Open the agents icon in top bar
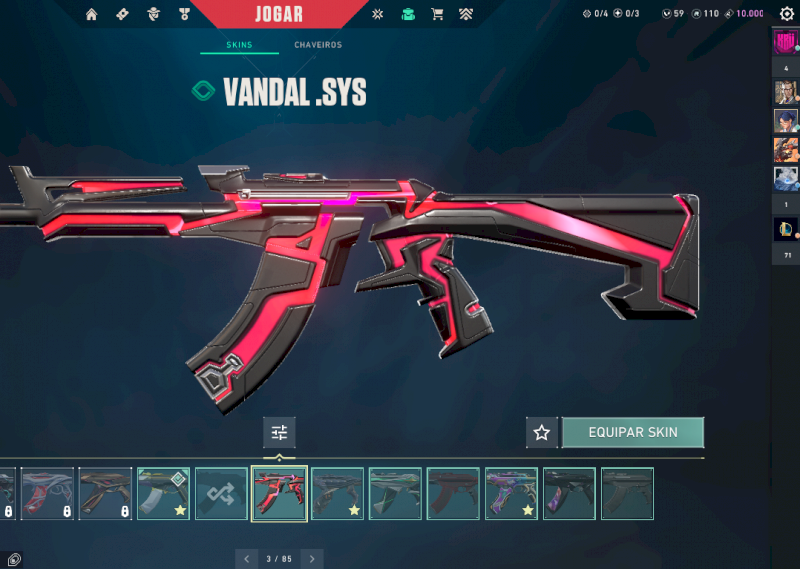This screenshot has width=800, height=569. [153, 14]
